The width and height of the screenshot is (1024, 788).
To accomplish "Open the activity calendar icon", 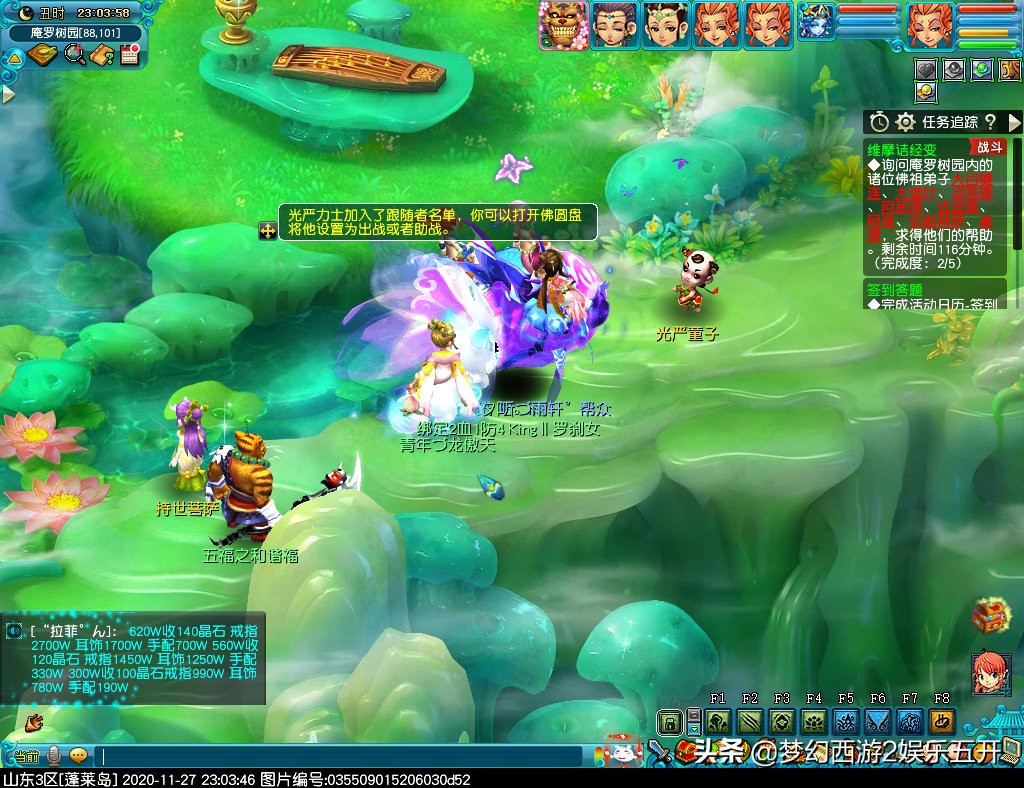I will point(128,55).
